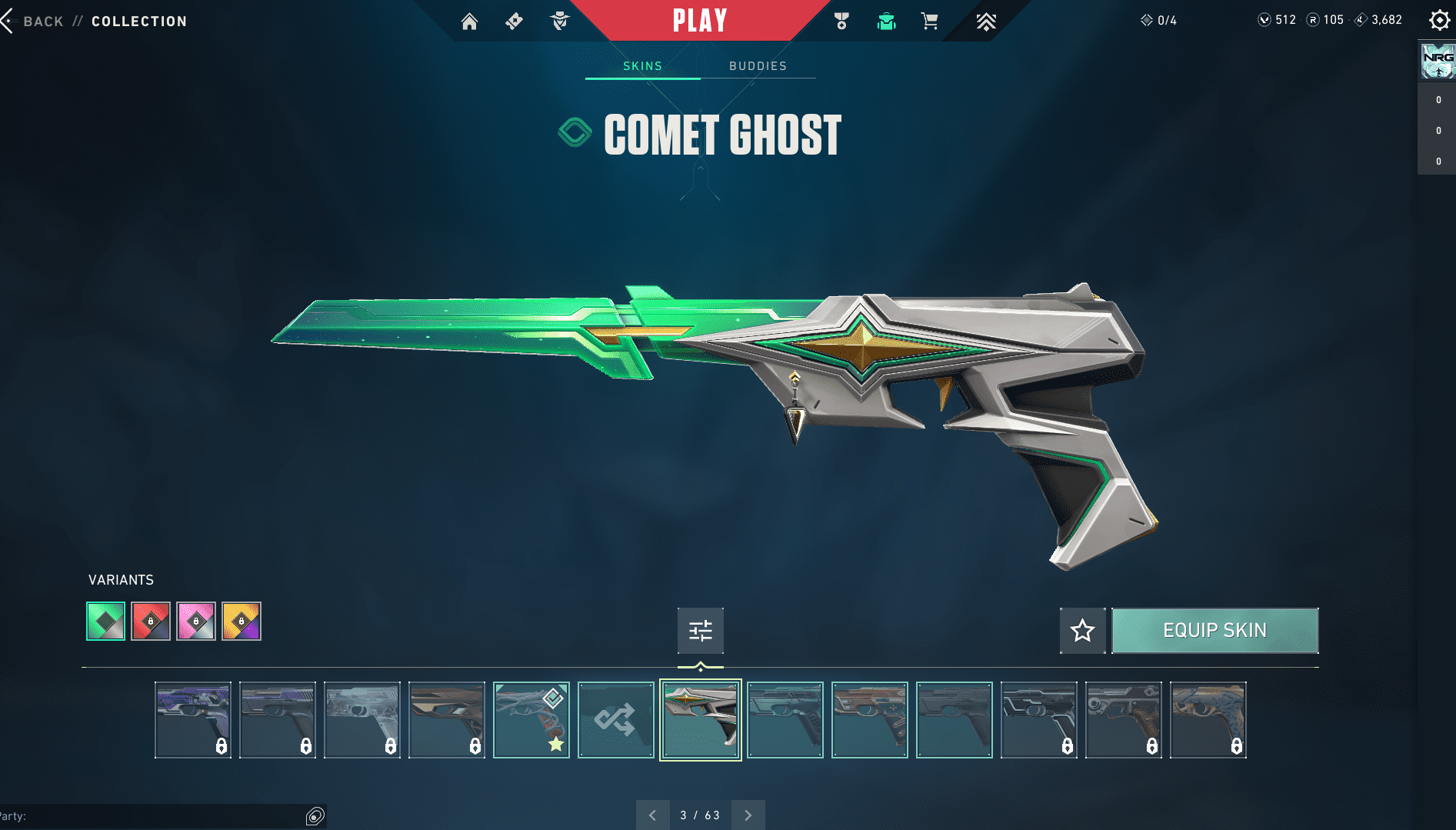Open the NRG player card avatar
Screen dimensions: 1456x830
(1437, 61)
